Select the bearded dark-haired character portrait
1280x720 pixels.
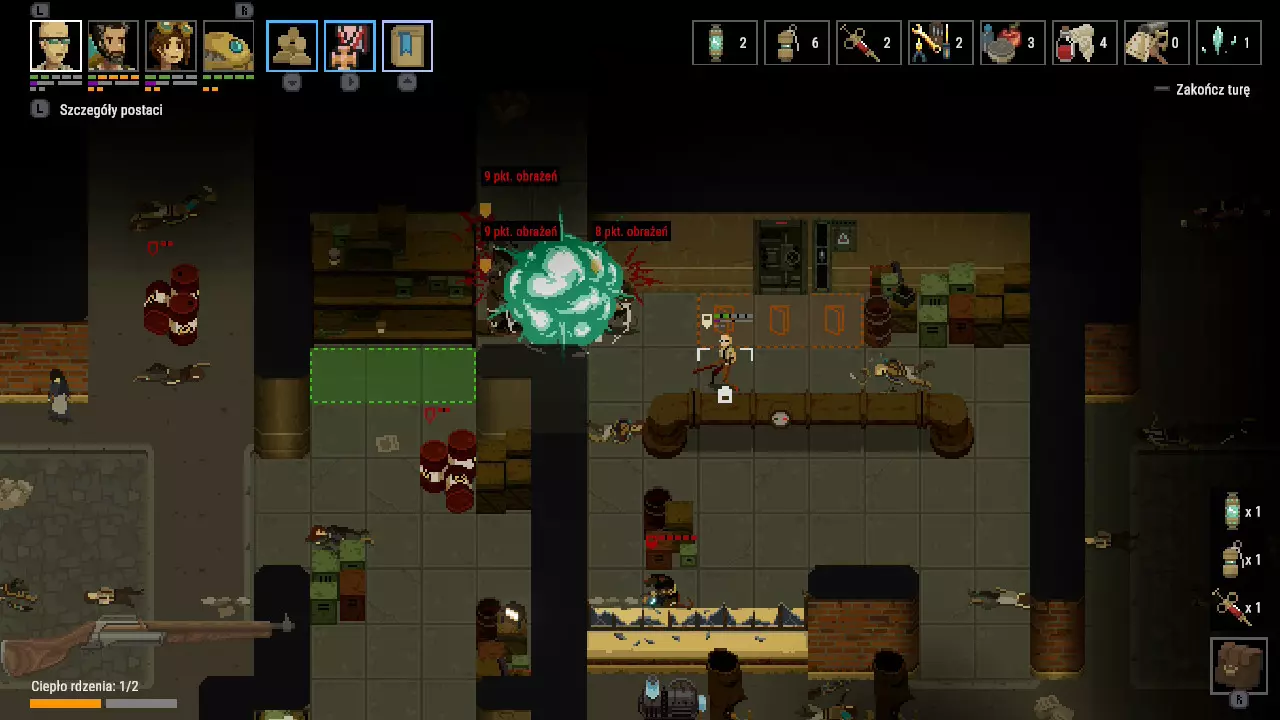tap(113, 46)
